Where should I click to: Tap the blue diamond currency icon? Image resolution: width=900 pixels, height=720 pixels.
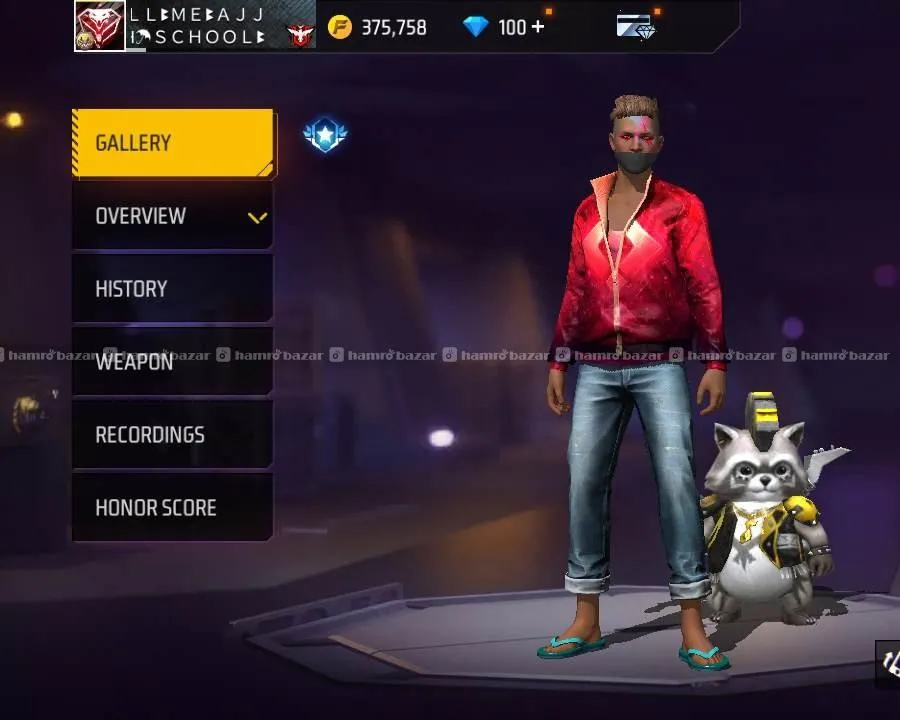point(476,27)
